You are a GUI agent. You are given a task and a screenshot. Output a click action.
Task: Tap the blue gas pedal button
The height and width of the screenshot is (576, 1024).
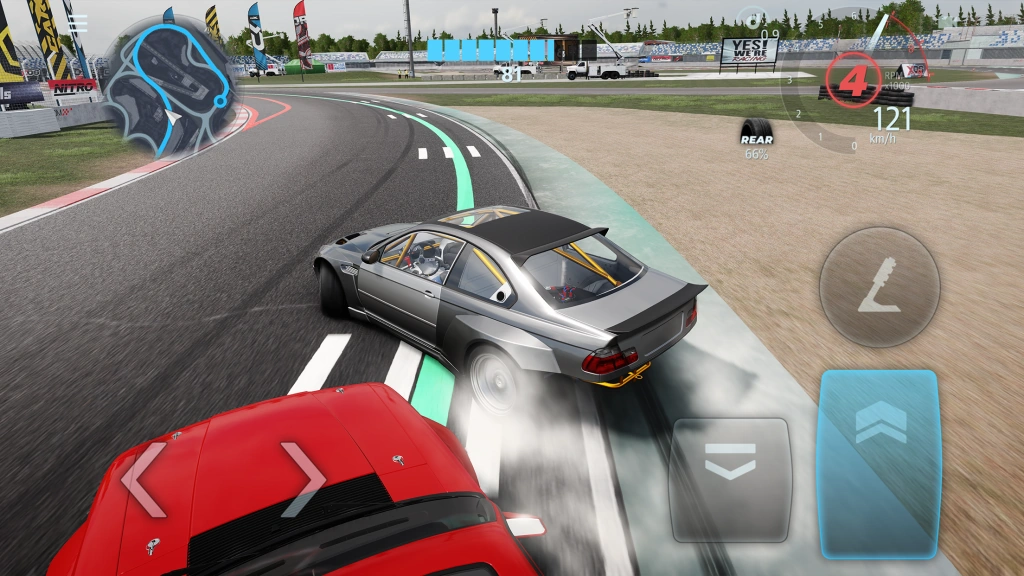(x=879, y=462)
